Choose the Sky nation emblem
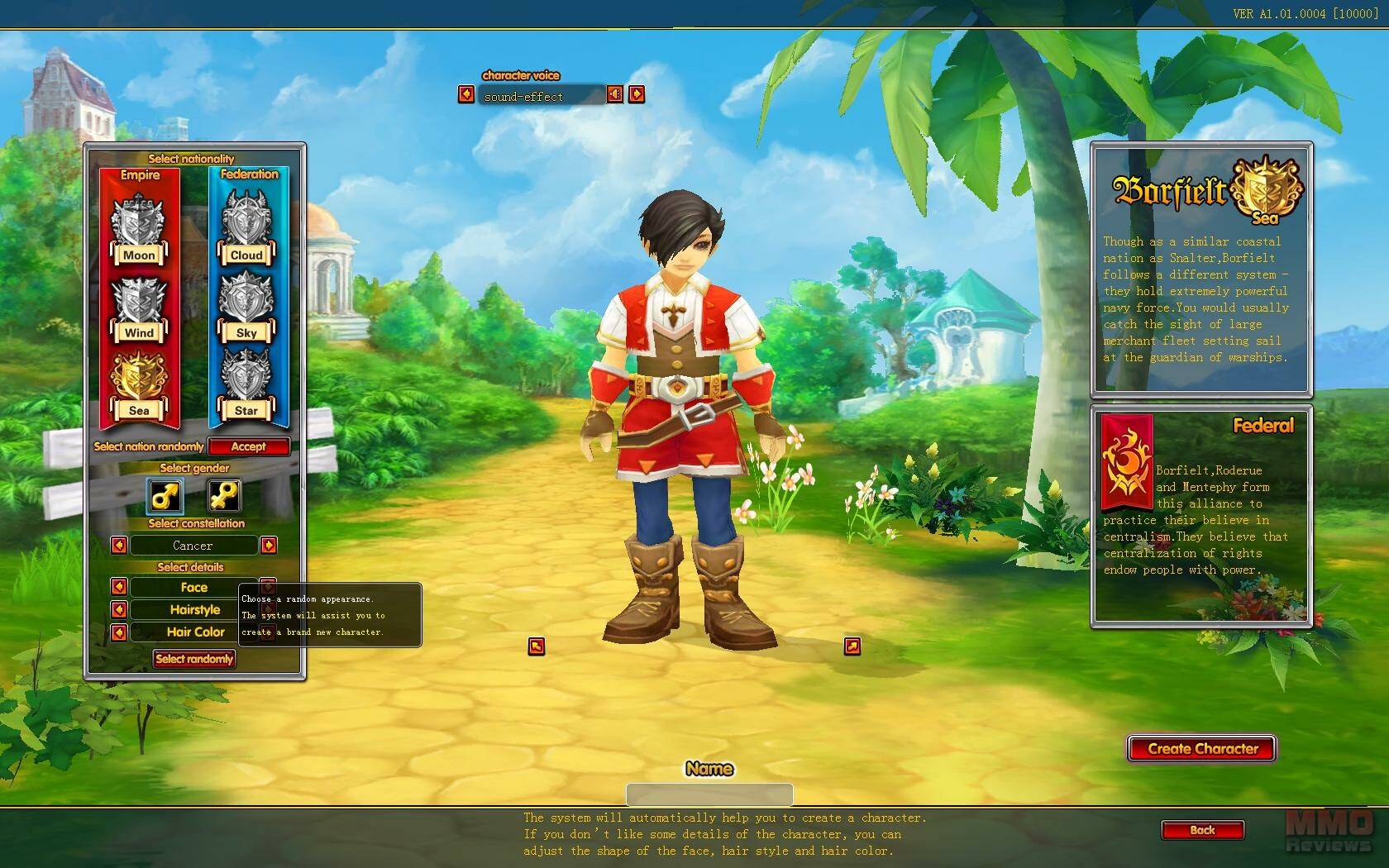1389x868 pixels. [x=246, y=306]
